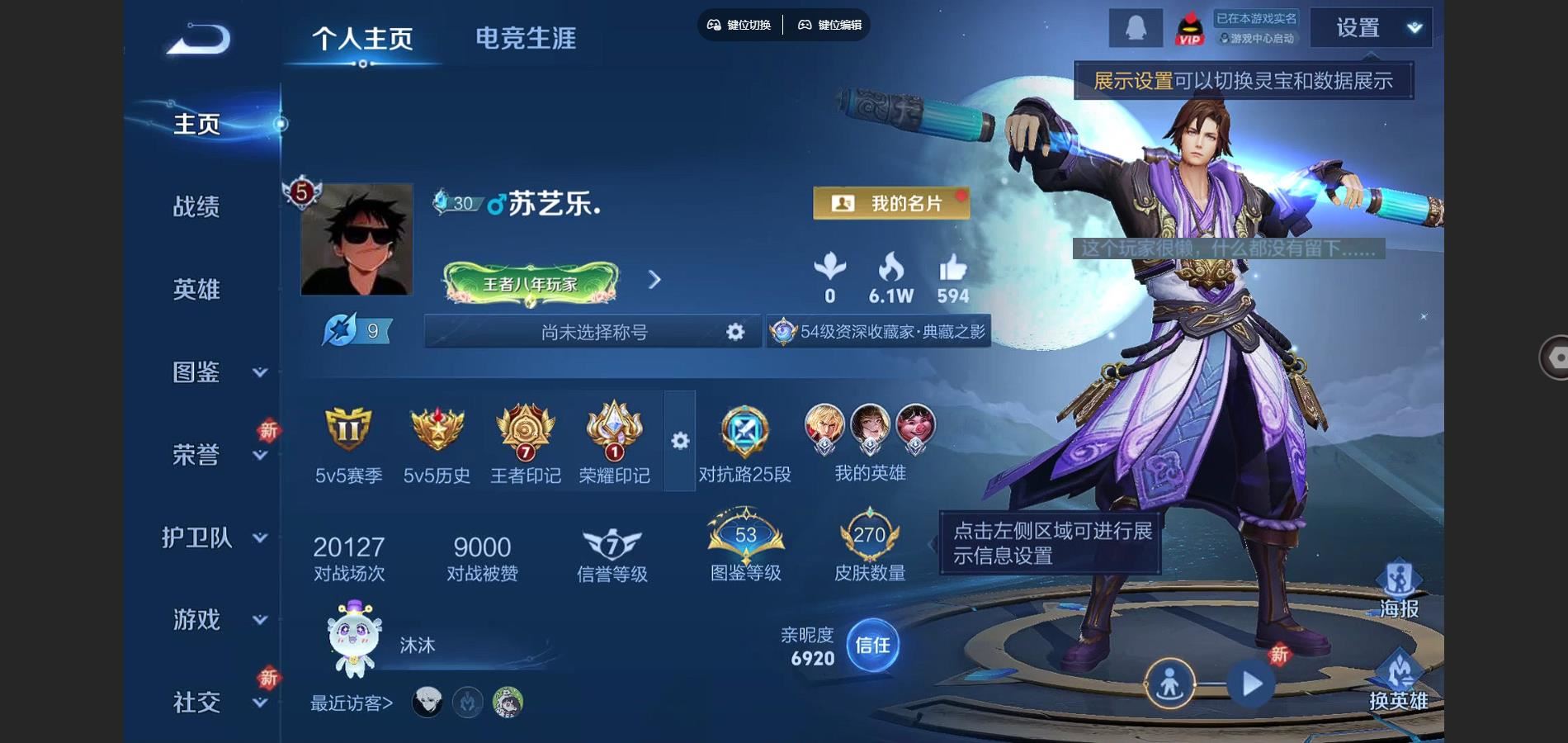Play the hero animation

click(1251, 684)
